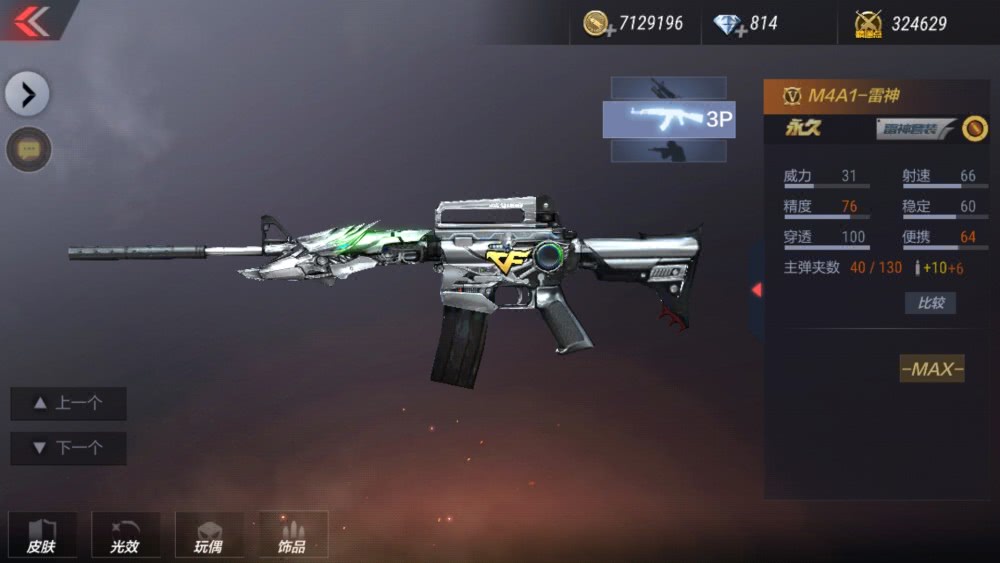Viewport: 1000px width, 563px height.
Task: Select the 3P weapon view
Action: 668,120
